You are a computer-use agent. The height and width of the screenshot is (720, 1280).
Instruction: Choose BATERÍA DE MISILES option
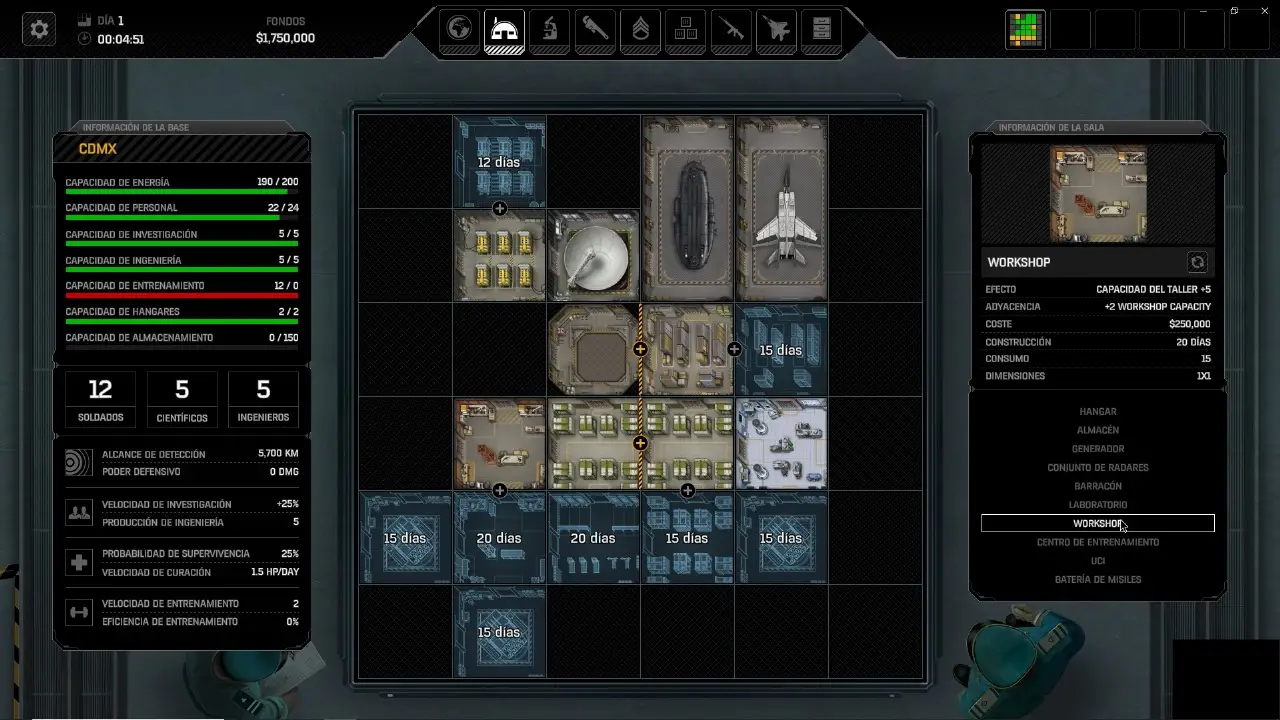point(1097,579)
